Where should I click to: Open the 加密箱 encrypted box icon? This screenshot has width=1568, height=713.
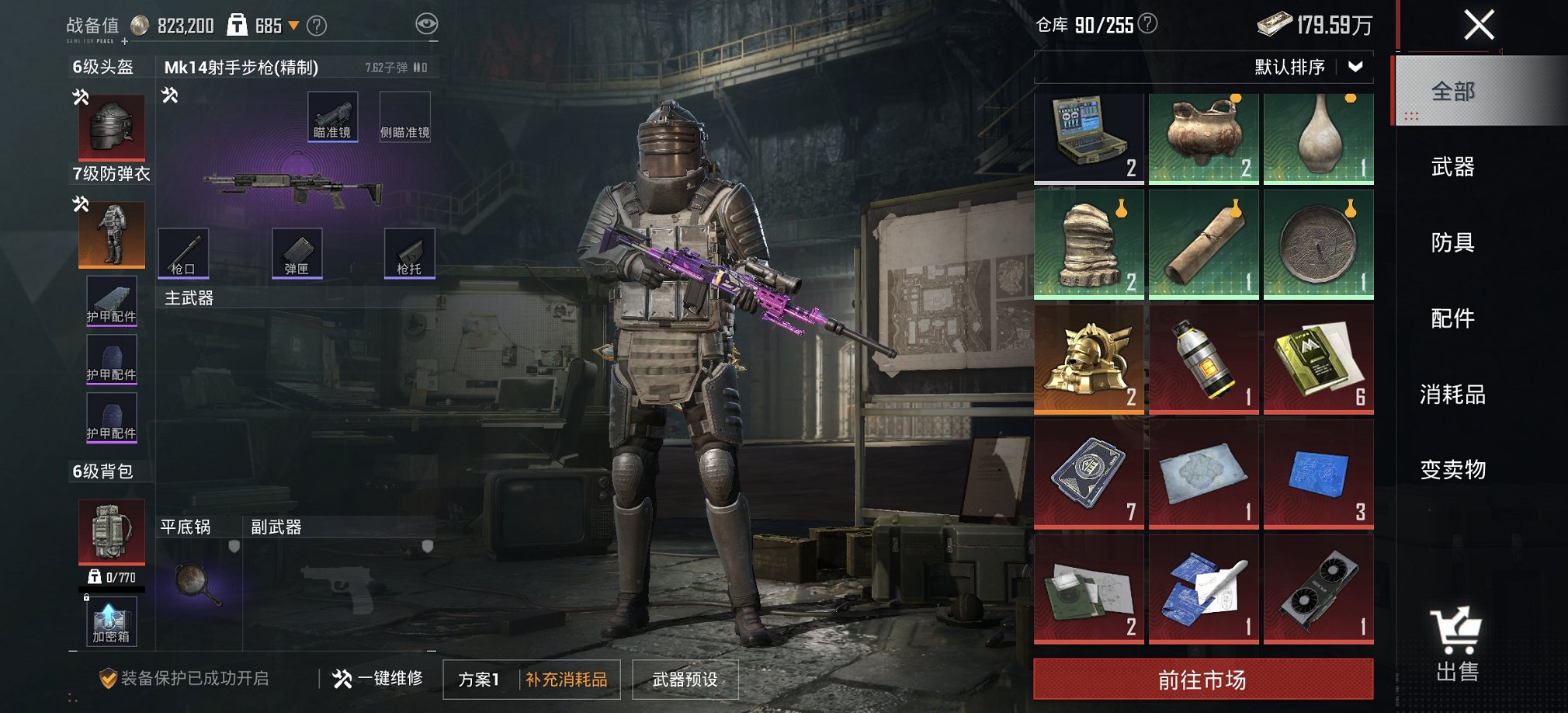(111, 621)
